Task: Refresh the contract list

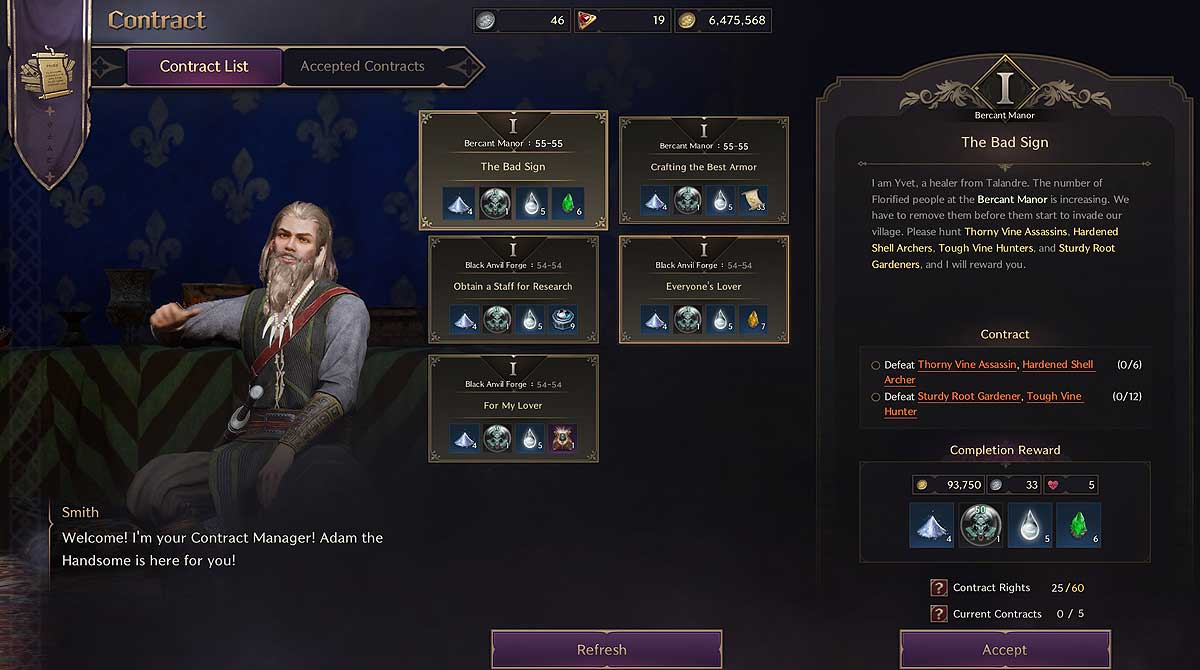Action: [x=606, y=649]
